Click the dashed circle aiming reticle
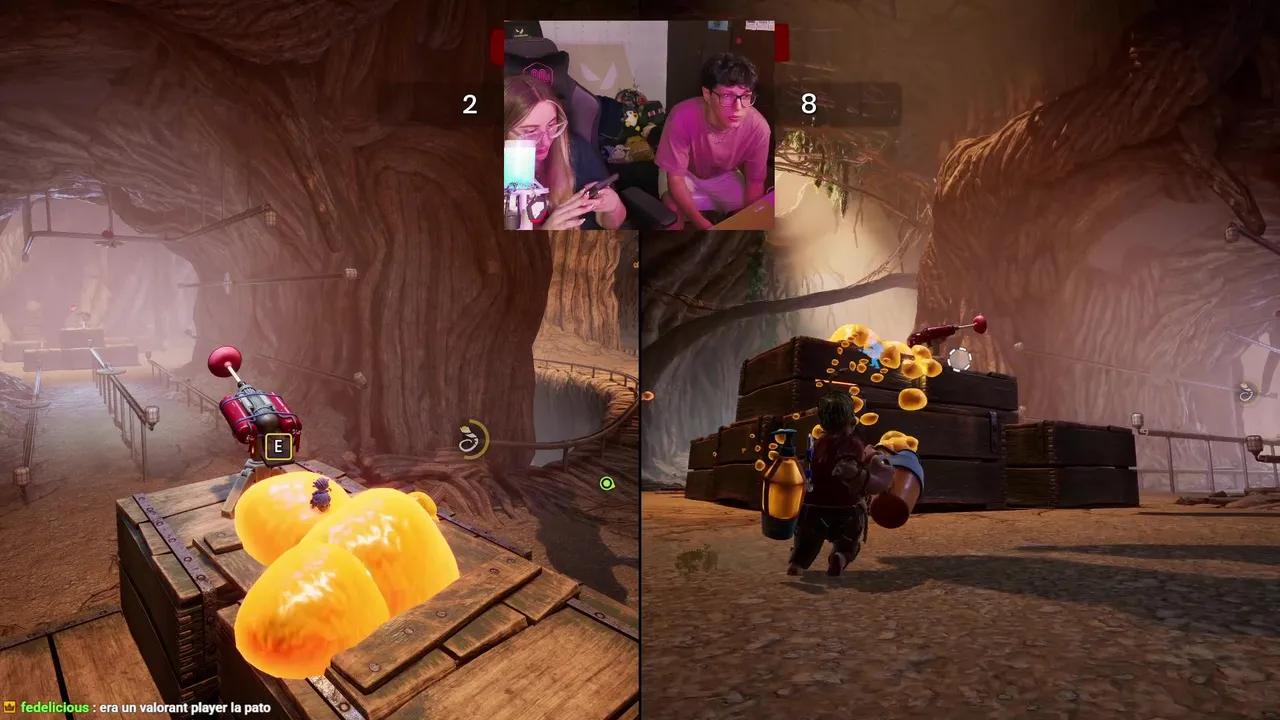 point(962,360)
